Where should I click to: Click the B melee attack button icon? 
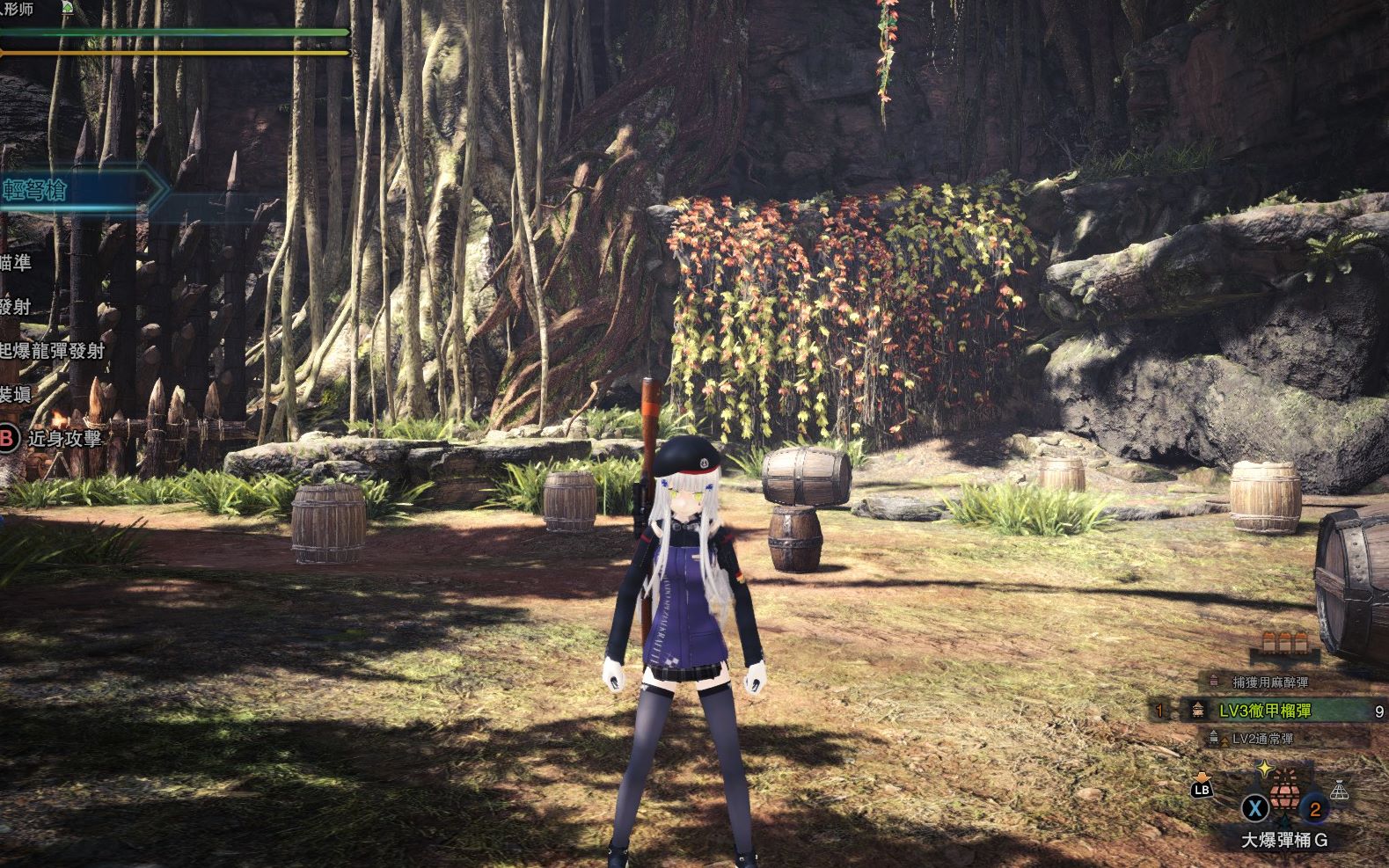coord(6,438)
